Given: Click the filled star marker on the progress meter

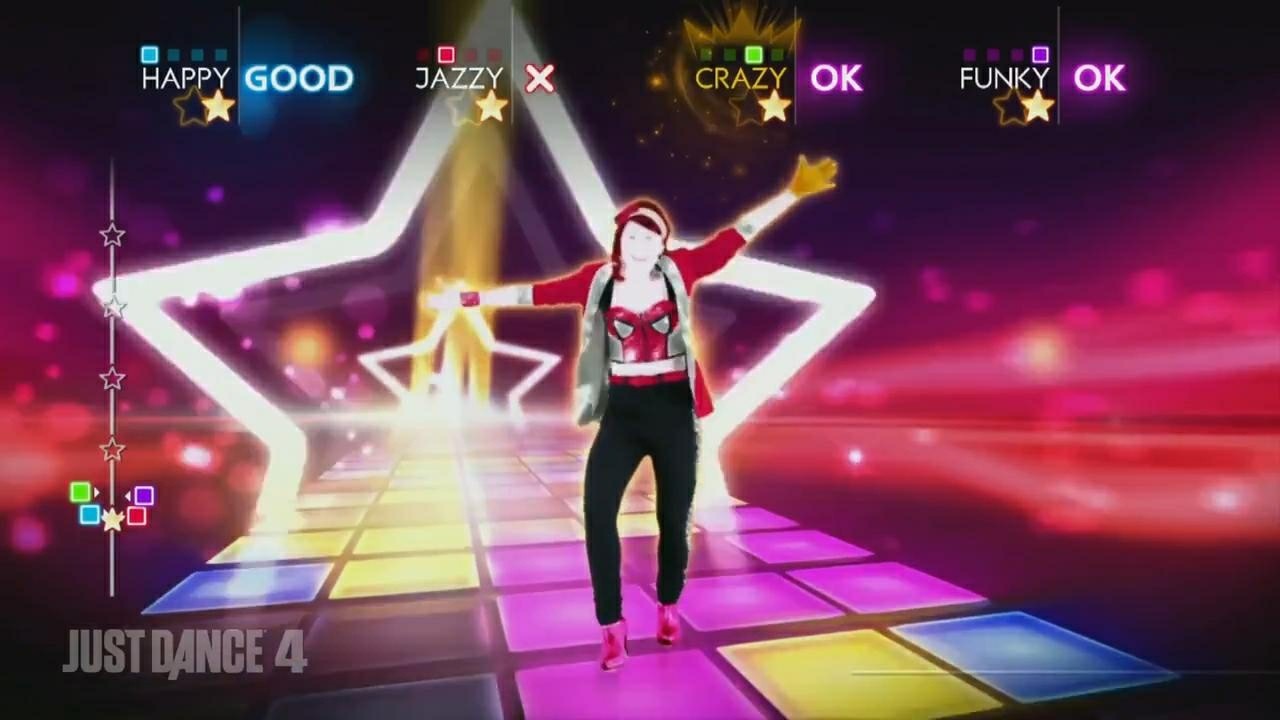Looking at the screenshot, I should point(112,518).
